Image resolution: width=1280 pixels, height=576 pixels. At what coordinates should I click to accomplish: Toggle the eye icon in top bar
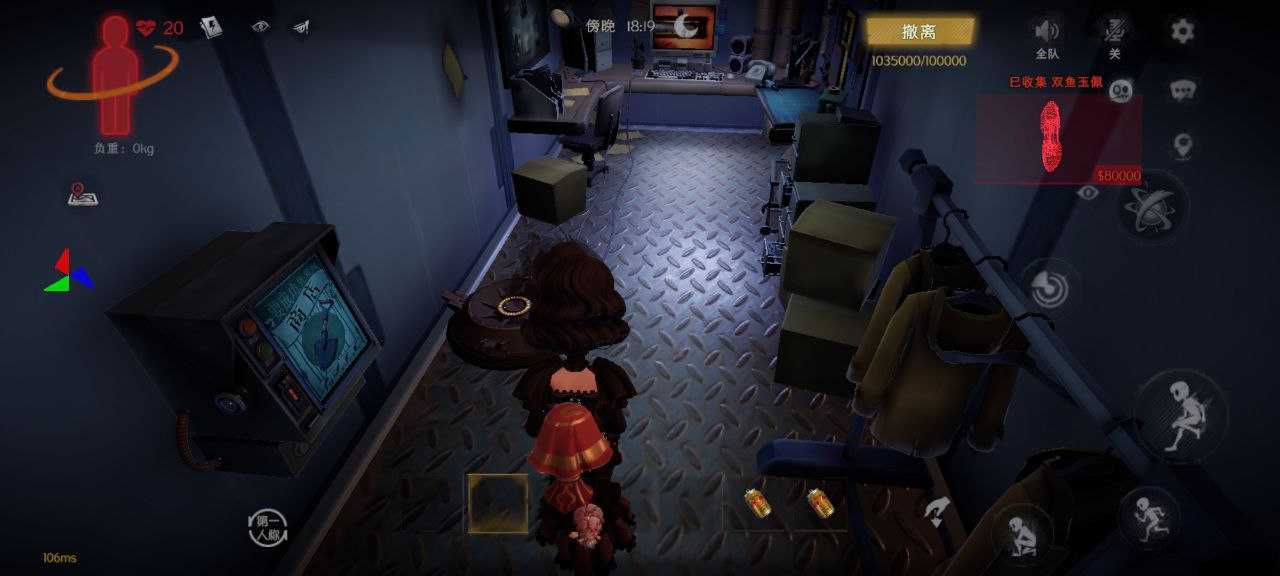260,27
